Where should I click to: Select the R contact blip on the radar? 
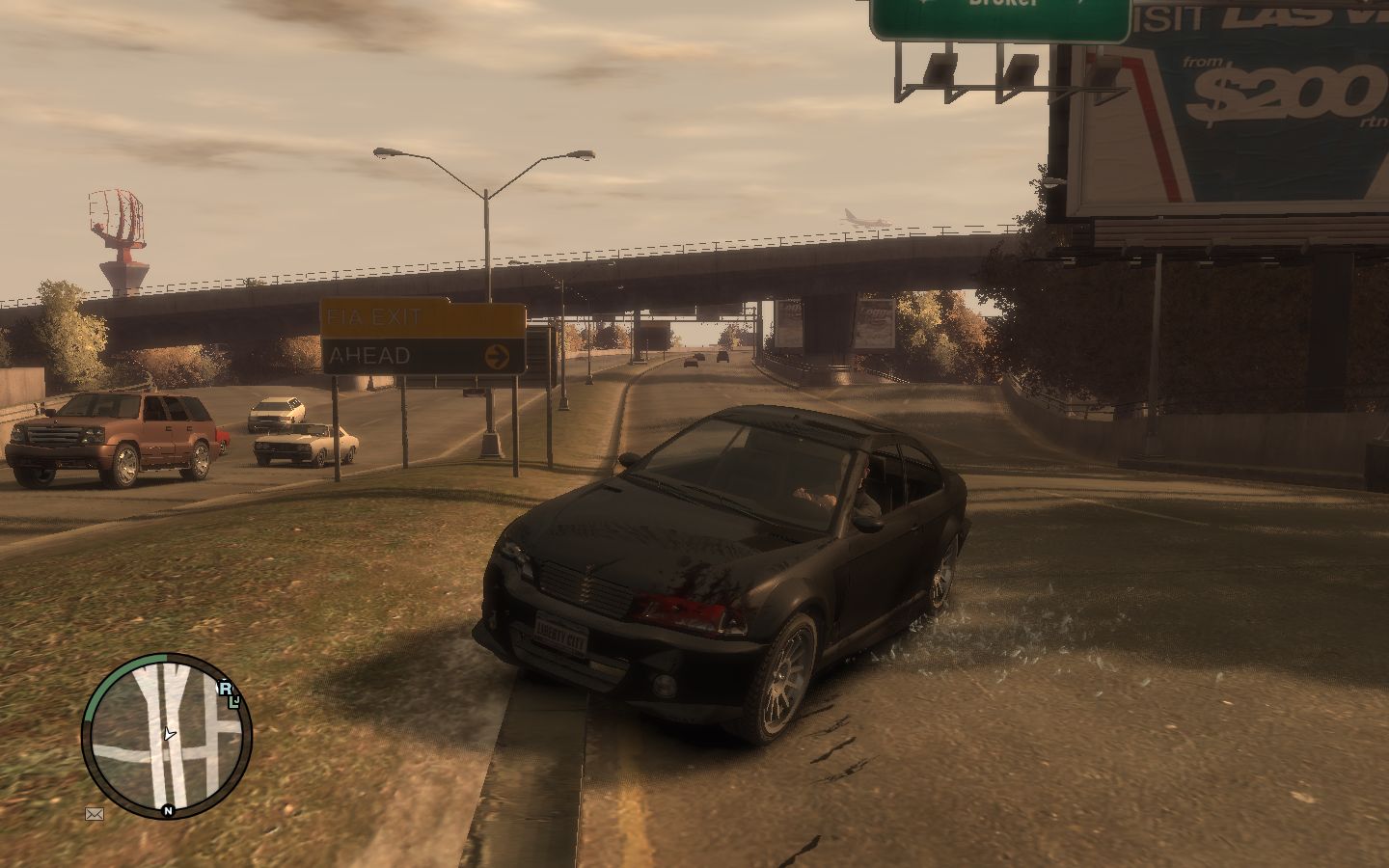click(x=225, y=688)
